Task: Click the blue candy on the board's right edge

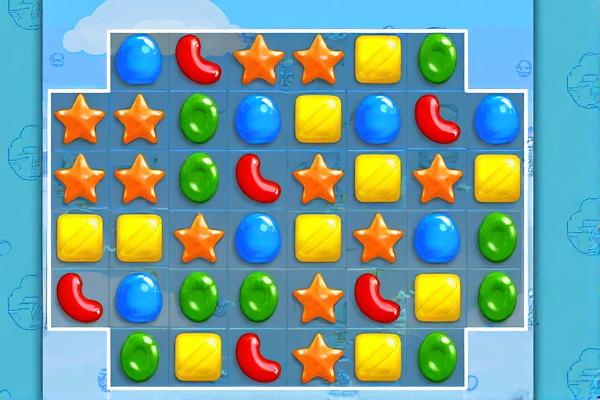Action: [497, 119]
